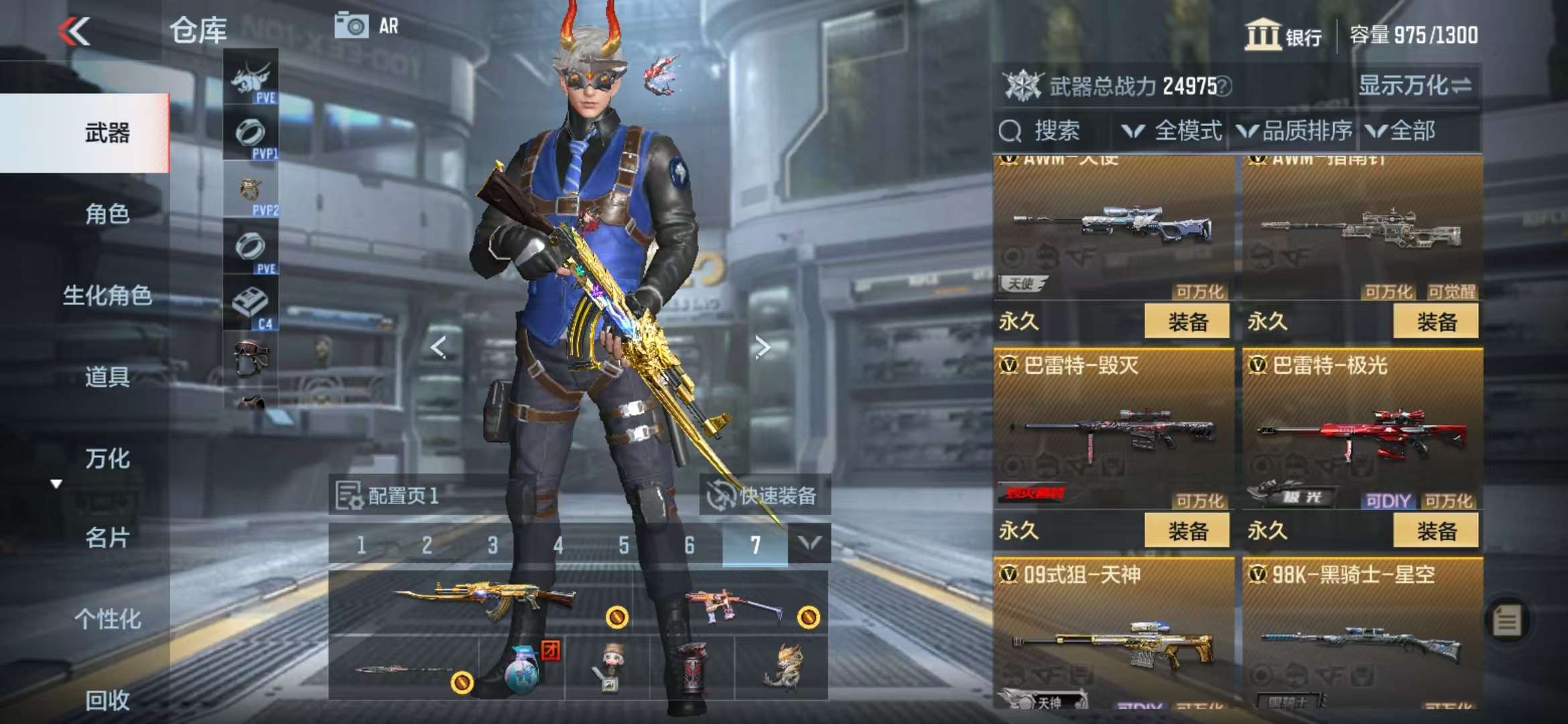Open the 生化角色 tab

tap(107, 296)
